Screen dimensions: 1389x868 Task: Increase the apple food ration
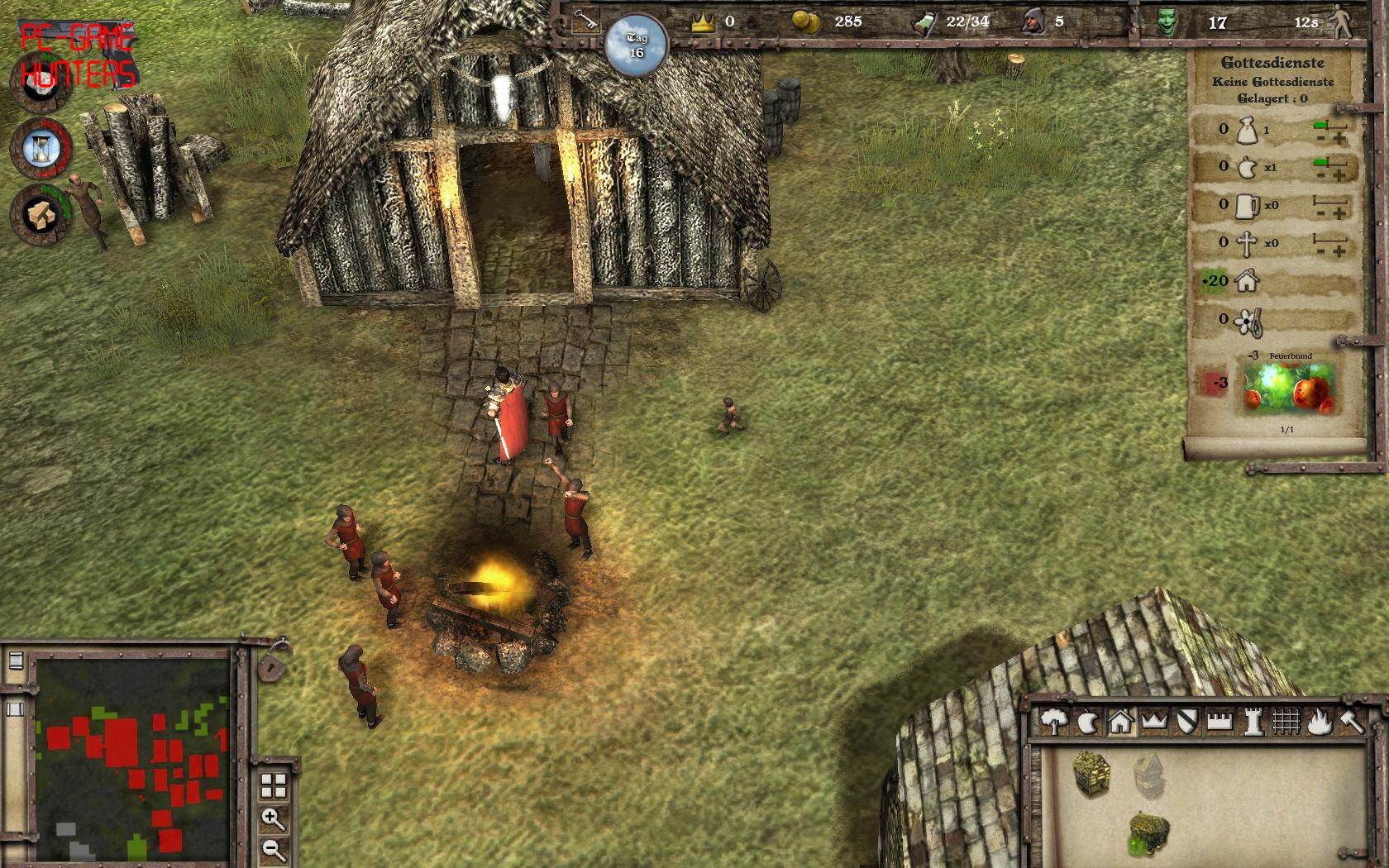tap(1339, 176)
